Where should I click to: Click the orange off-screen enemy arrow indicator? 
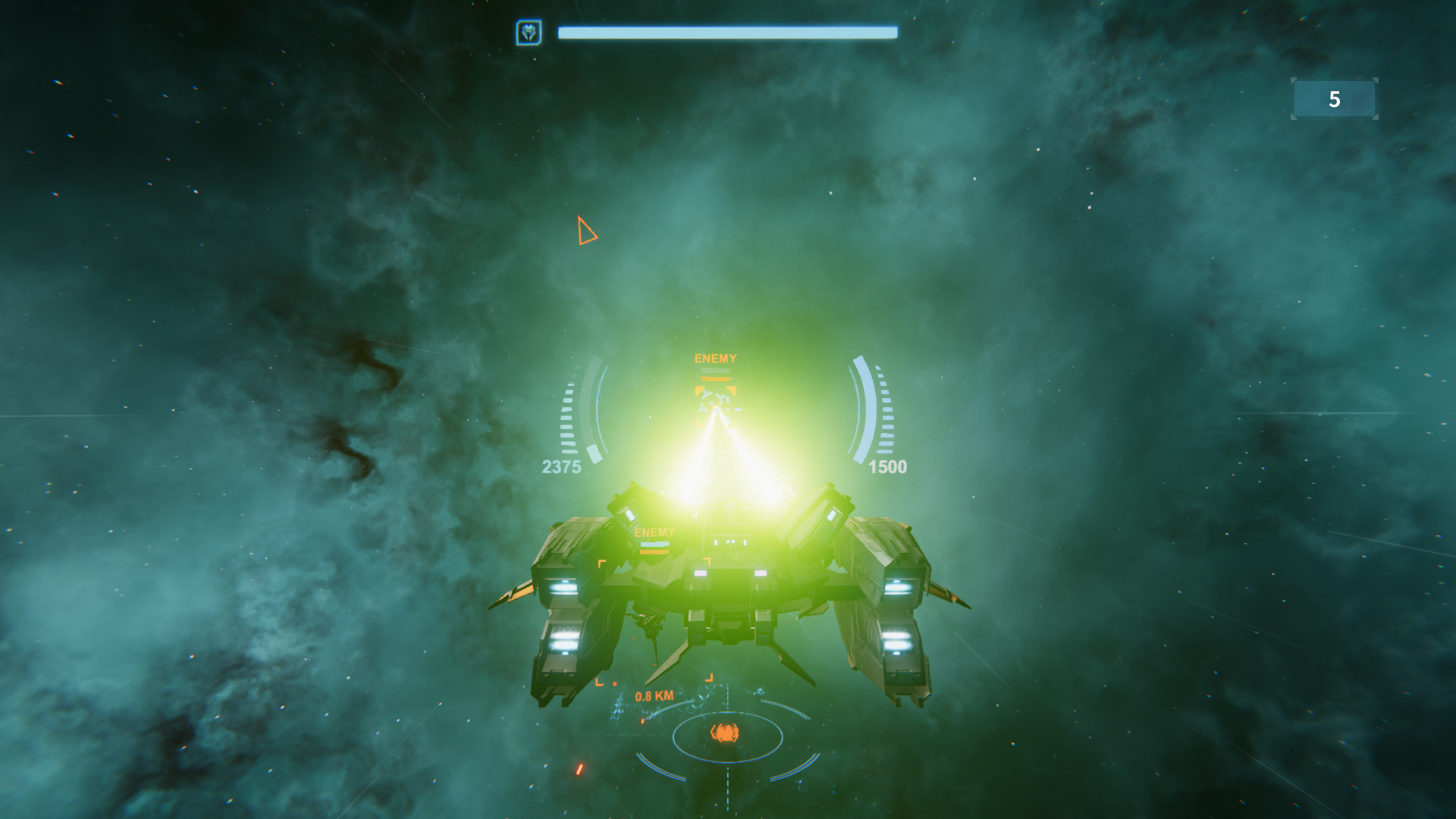coord(588,231)
